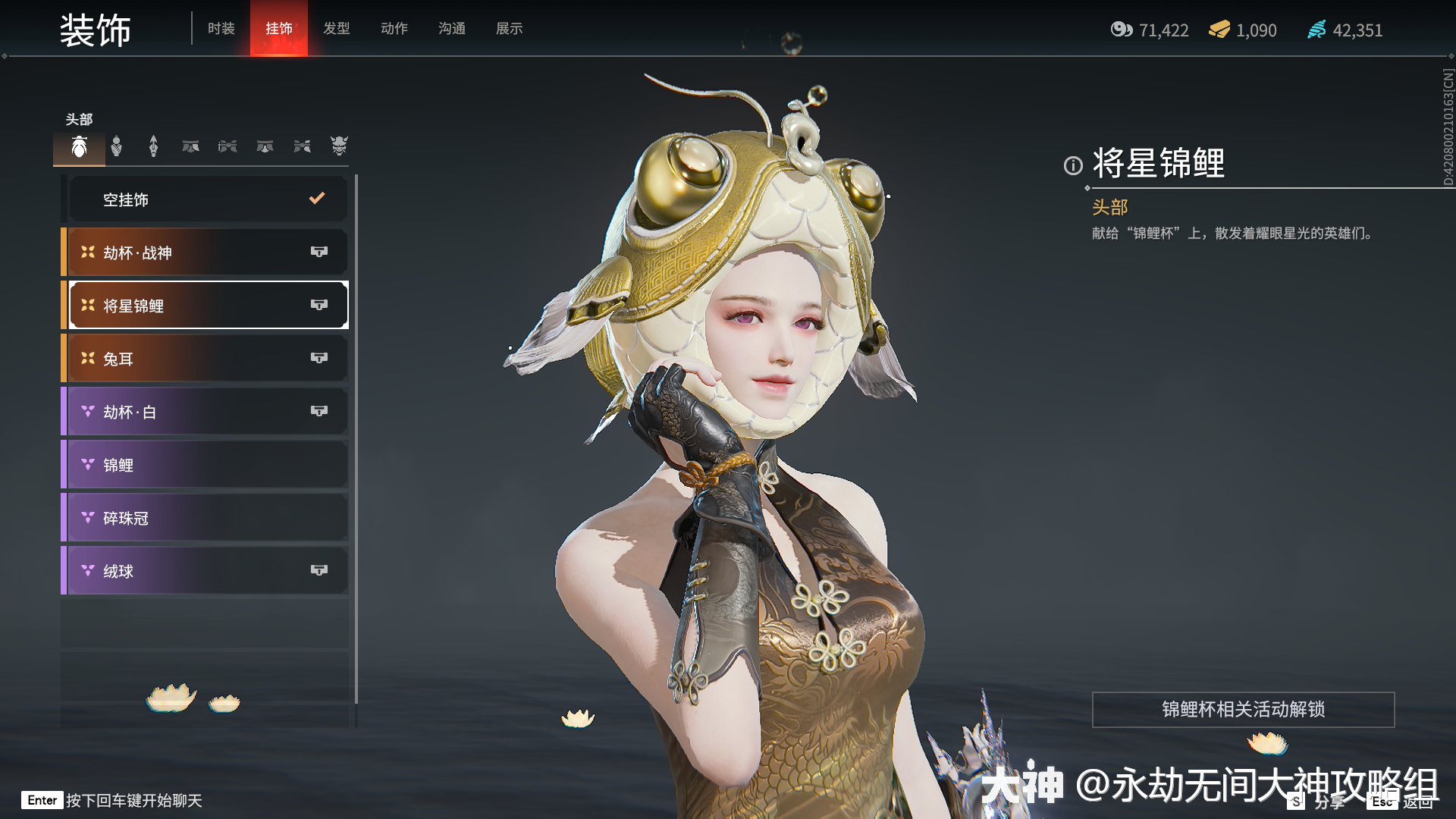Switch to the 时装 tab
This screenshot has width=1456, height=819.
click(x=221, y=29)
